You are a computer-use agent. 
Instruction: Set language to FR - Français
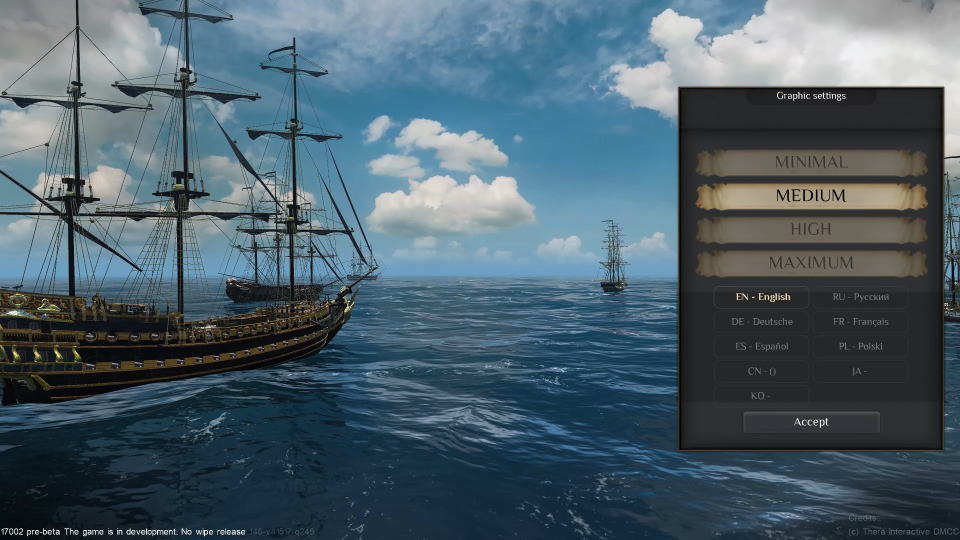[860, 322]
